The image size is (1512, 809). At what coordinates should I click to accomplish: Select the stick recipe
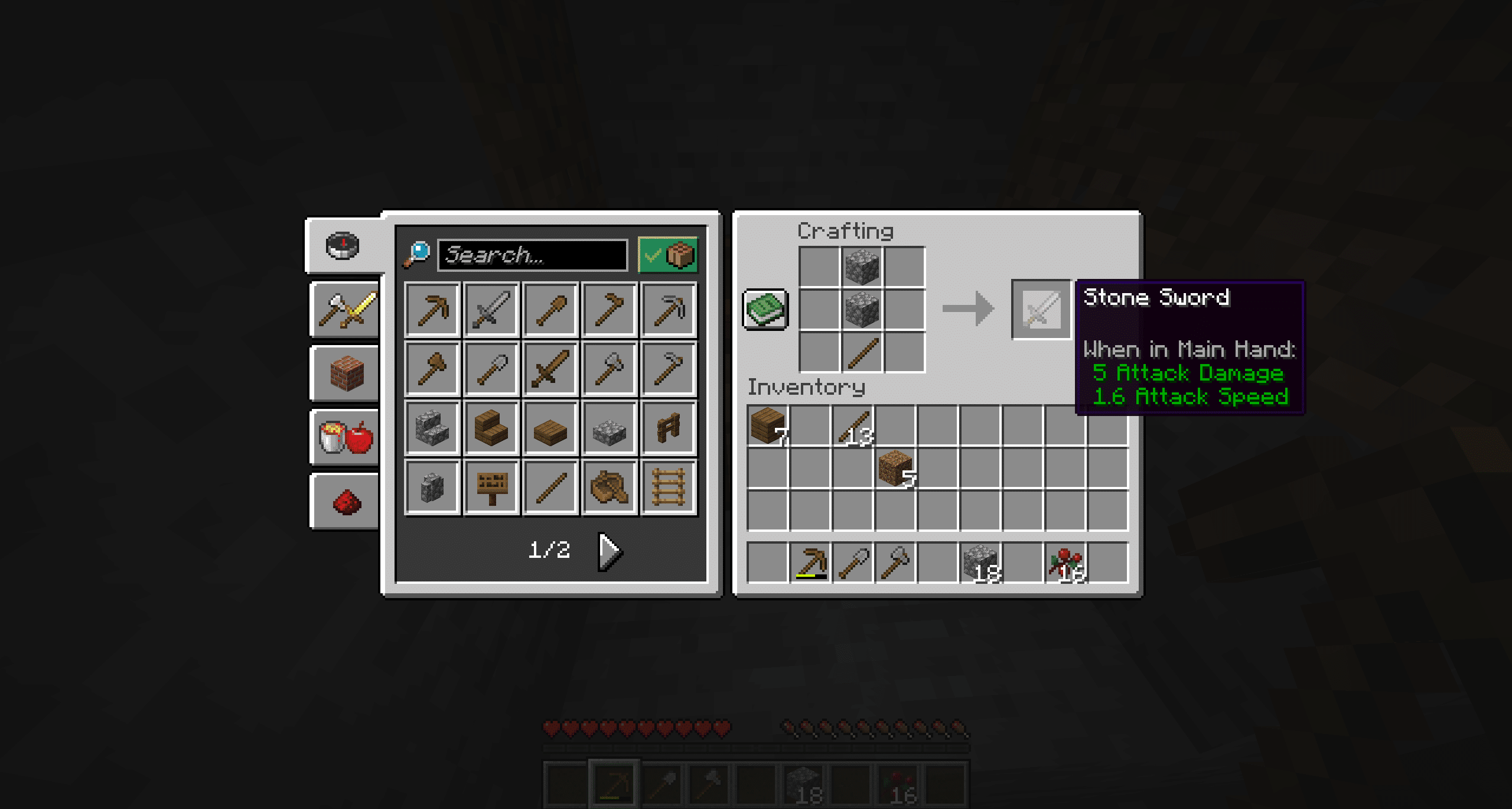pyautogui.click(x=551, y=488)
